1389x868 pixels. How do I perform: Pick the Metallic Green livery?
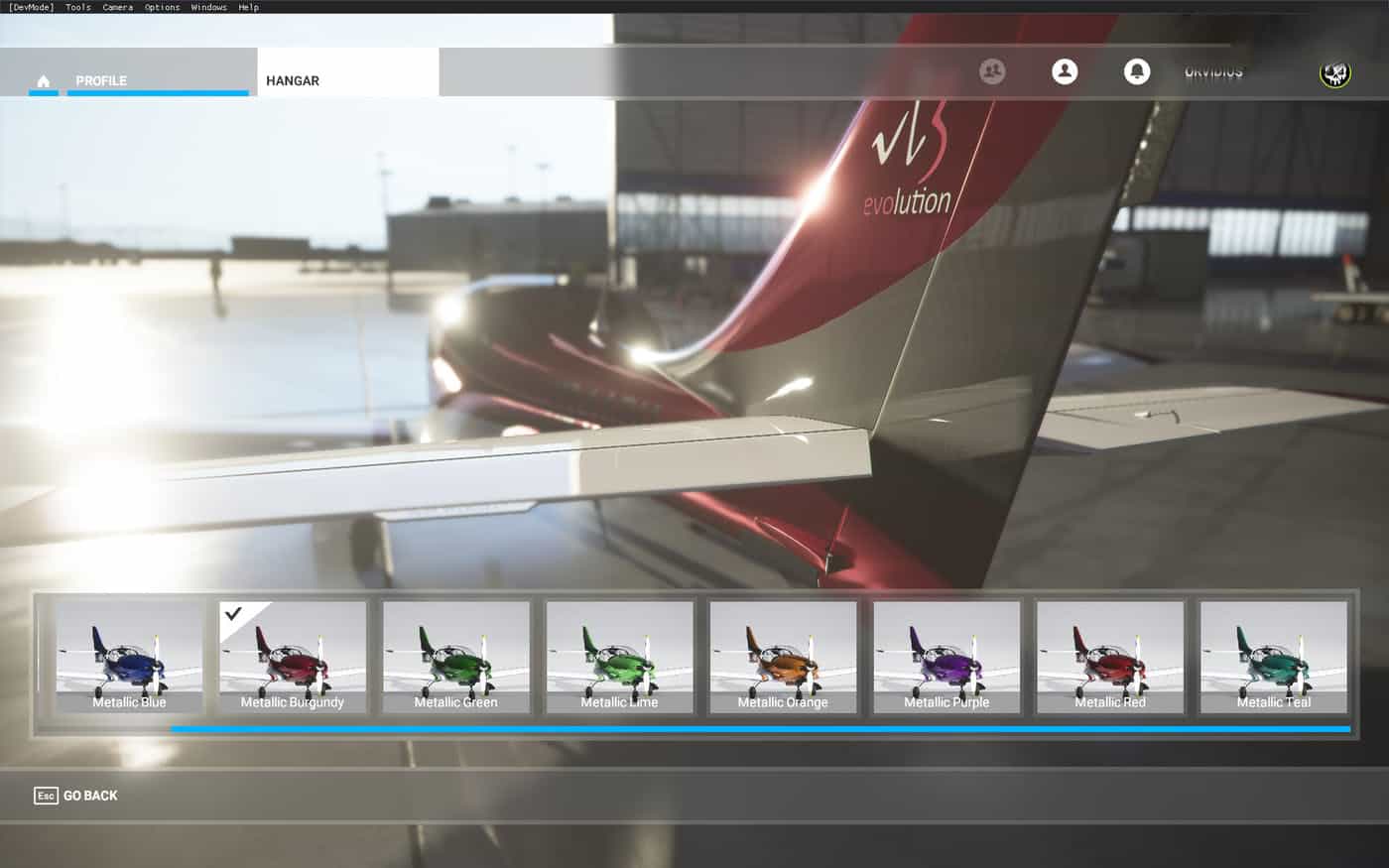click(456, 657)
